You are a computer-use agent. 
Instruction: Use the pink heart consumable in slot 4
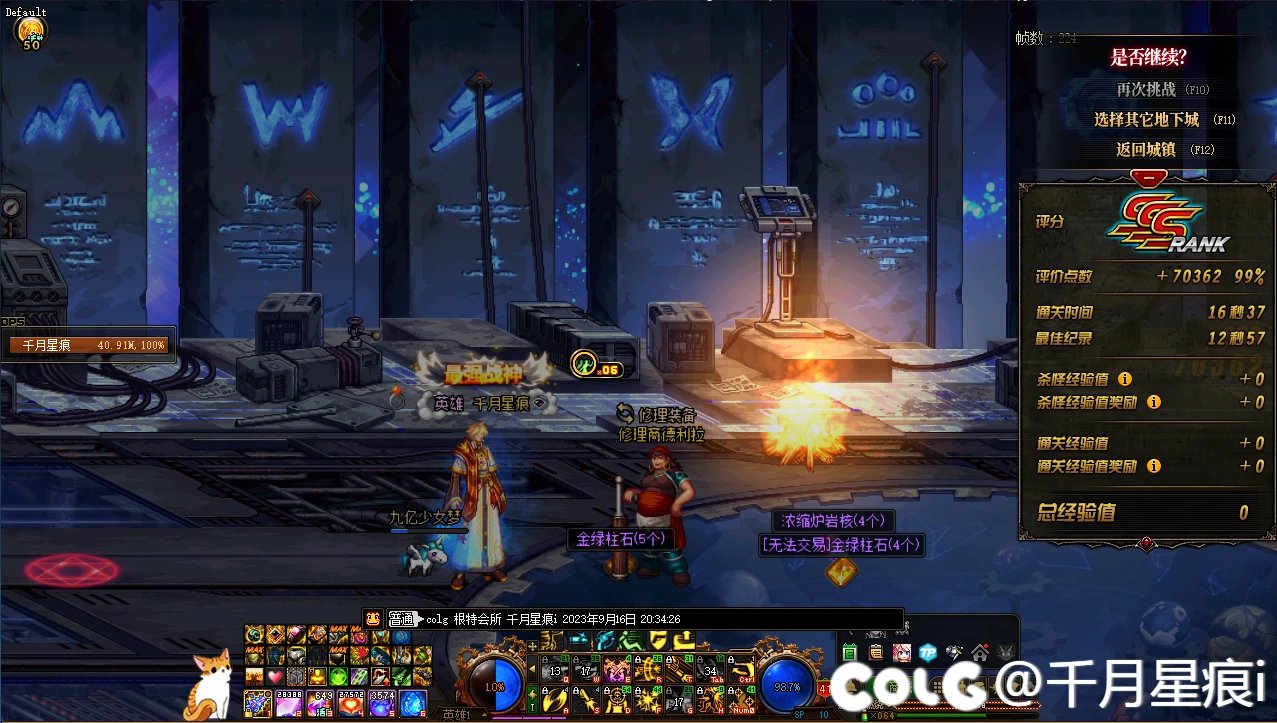354,704
